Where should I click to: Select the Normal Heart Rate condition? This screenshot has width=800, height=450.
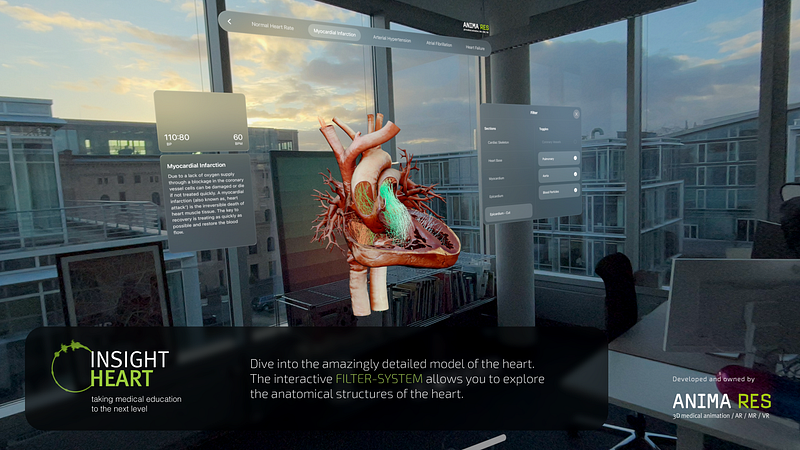[271, 24]
